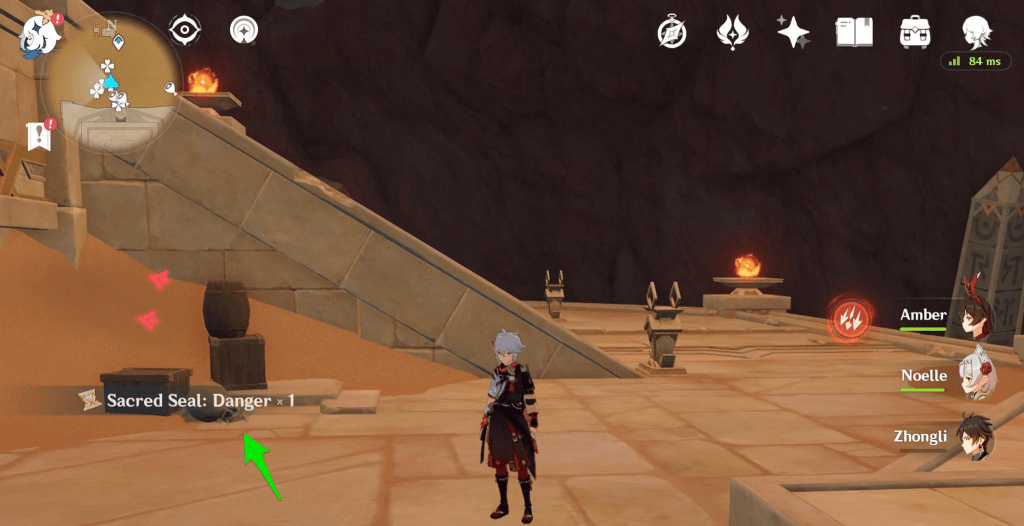Activate the red glowing elemental skill icon
Screen dimensions: 1024x526
pyautogui.click(x=849, y=320)
